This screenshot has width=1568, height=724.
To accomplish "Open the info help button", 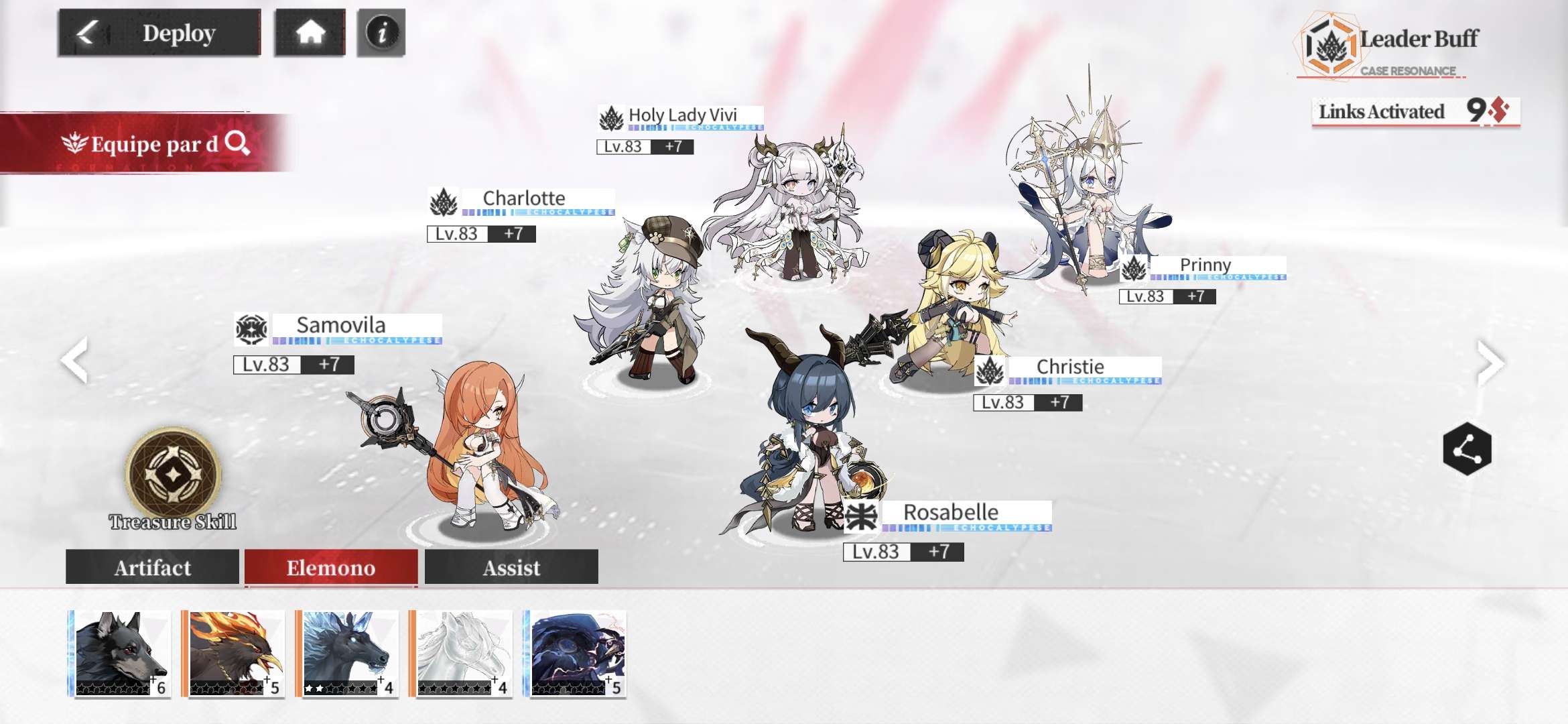I will [381, 32].
